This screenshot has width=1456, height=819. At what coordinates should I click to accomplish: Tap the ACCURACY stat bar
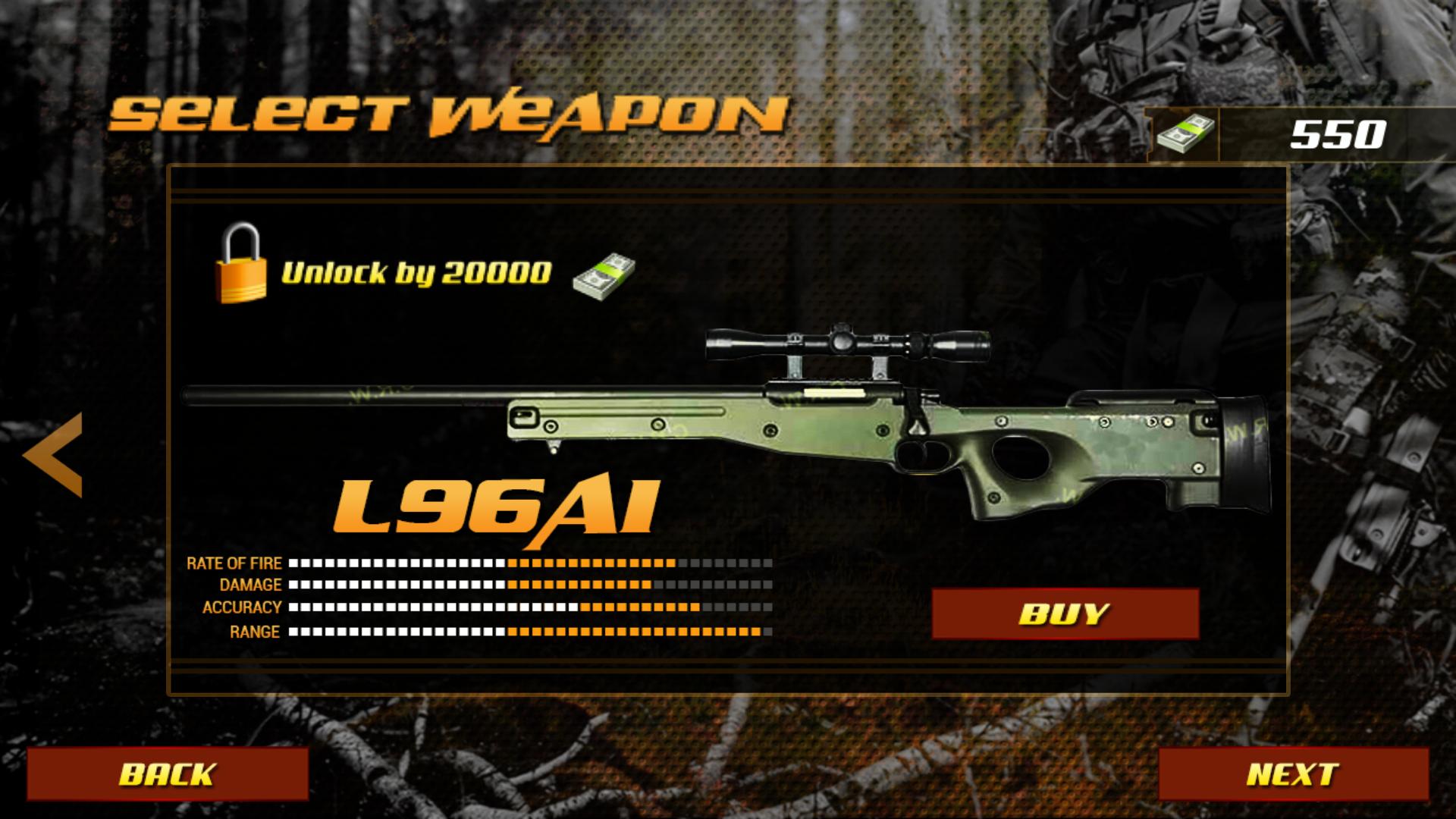(531, 607)
